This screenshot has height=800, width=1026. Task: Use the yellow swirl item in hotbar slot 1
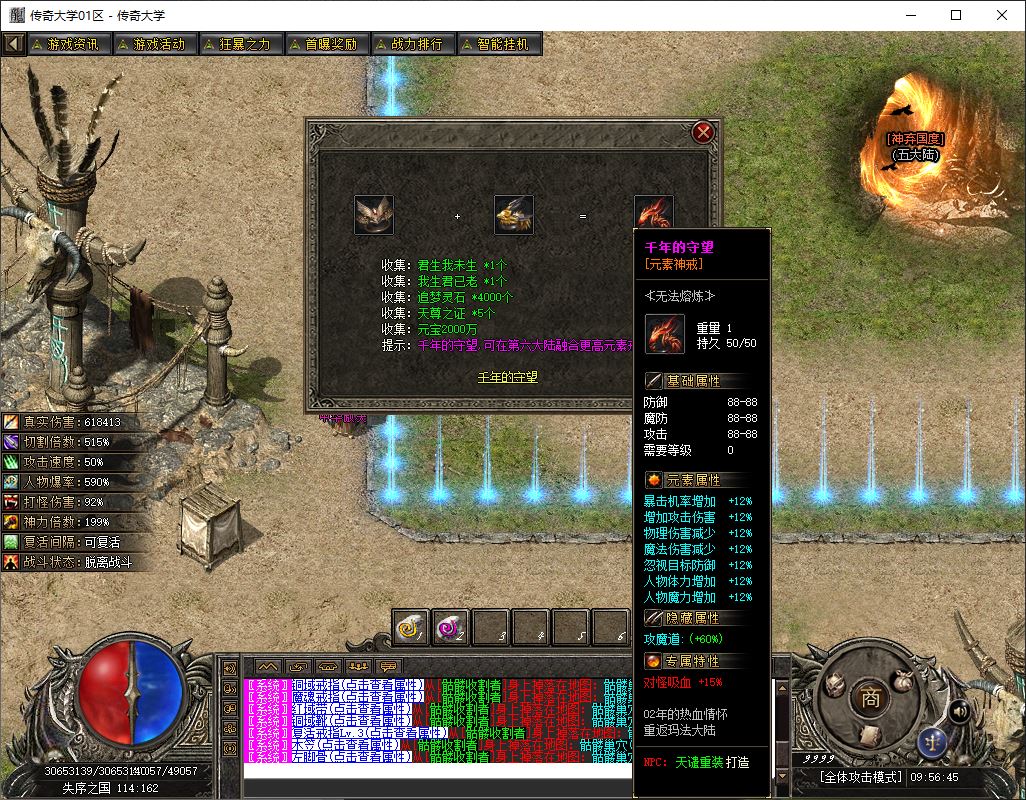click(x=410, y=627)
